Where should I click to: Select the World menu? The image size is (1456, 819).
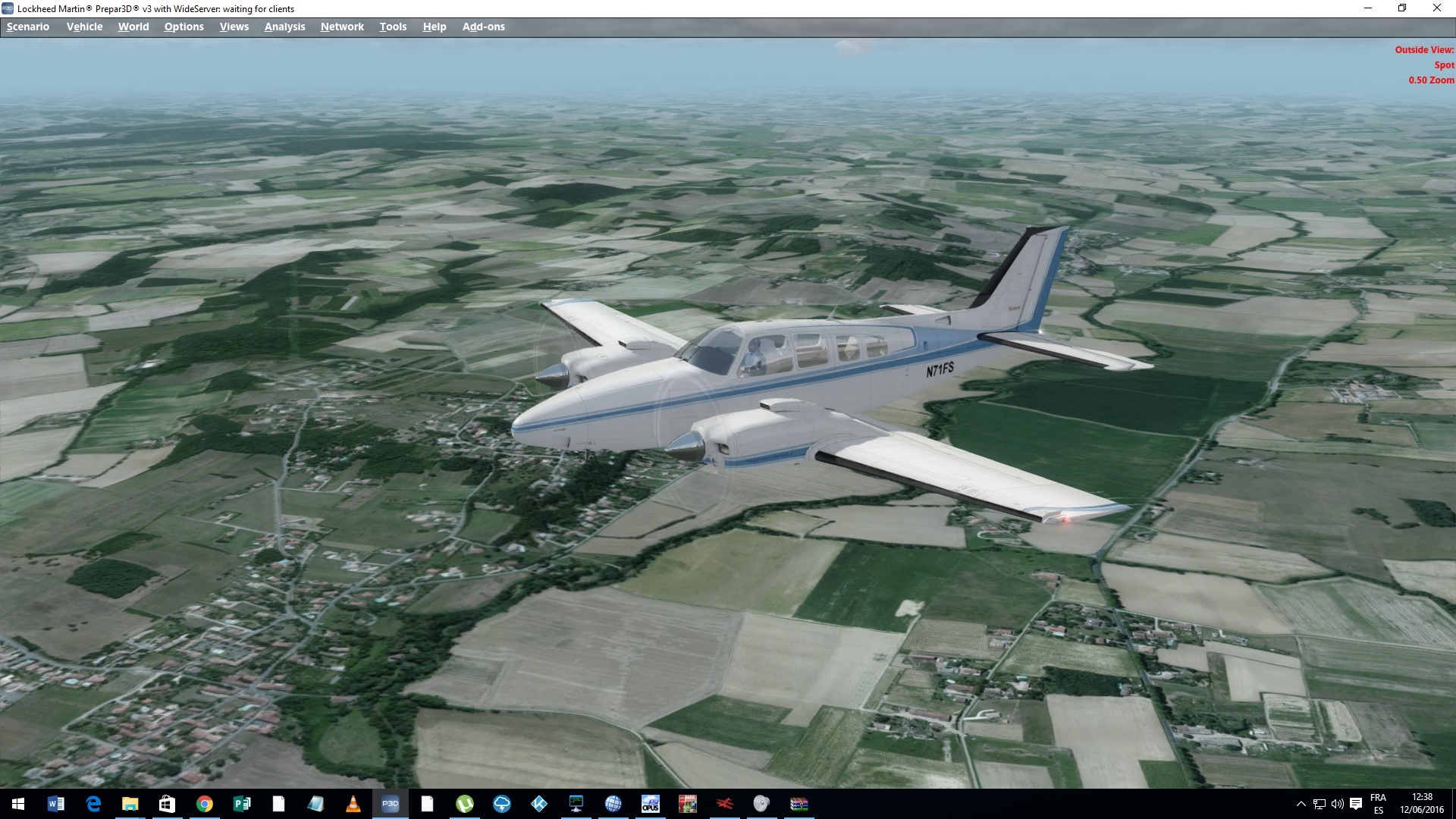coord(133,27)
